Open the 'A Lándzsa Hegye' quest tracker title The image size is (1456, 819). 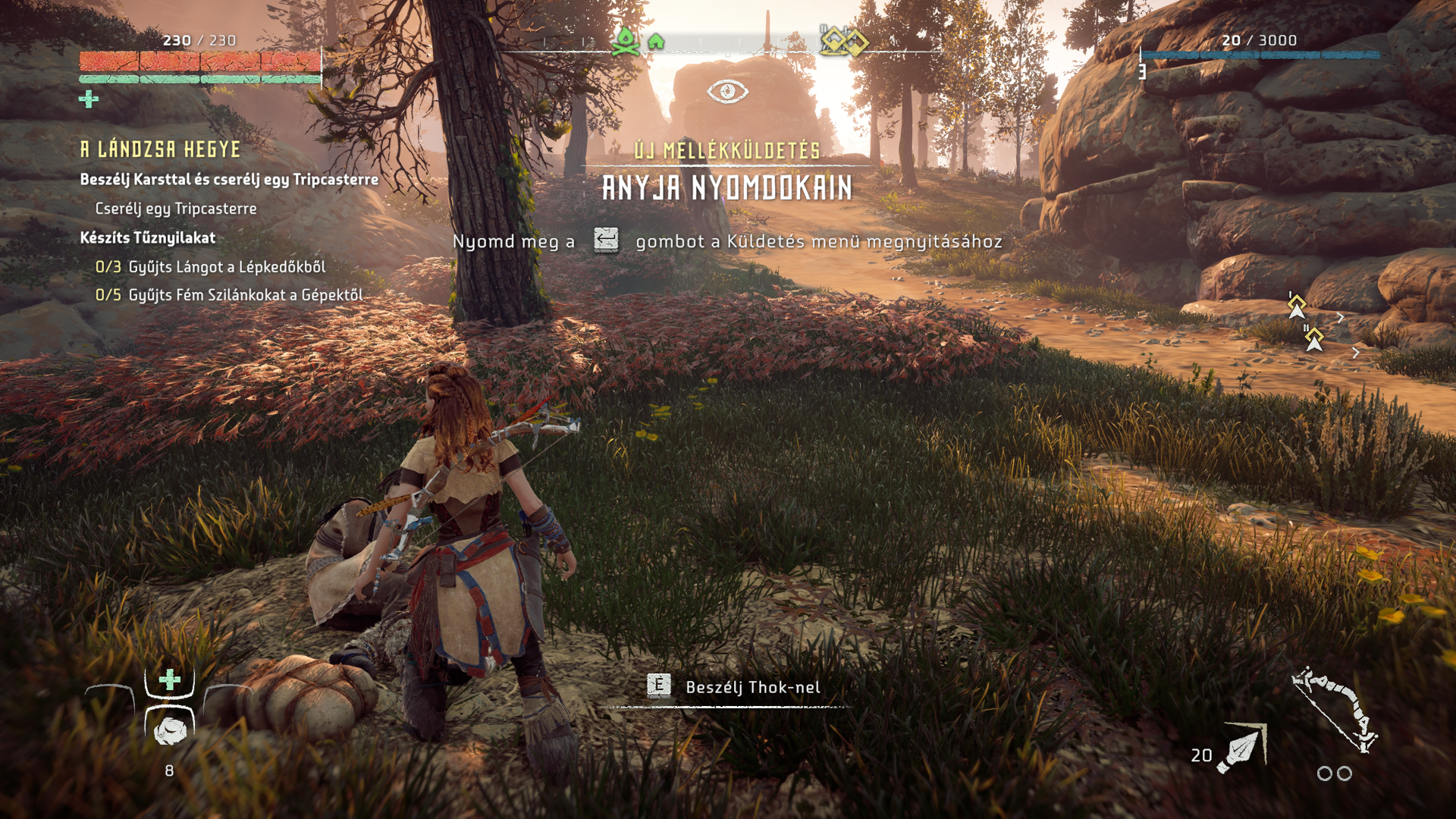[161, 149]
